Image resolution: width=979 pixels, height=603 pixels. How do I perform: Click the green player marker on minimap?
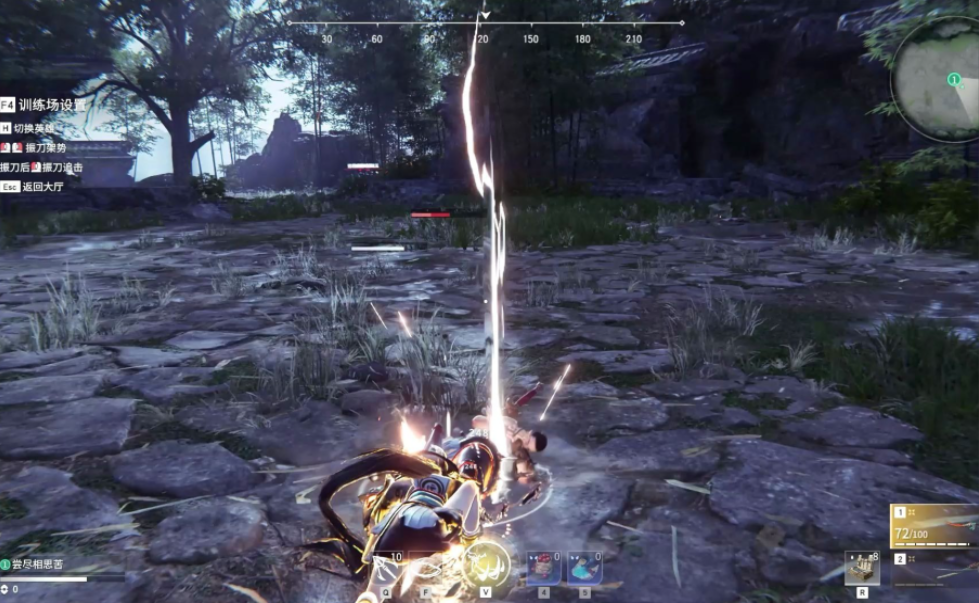(954, 79)
